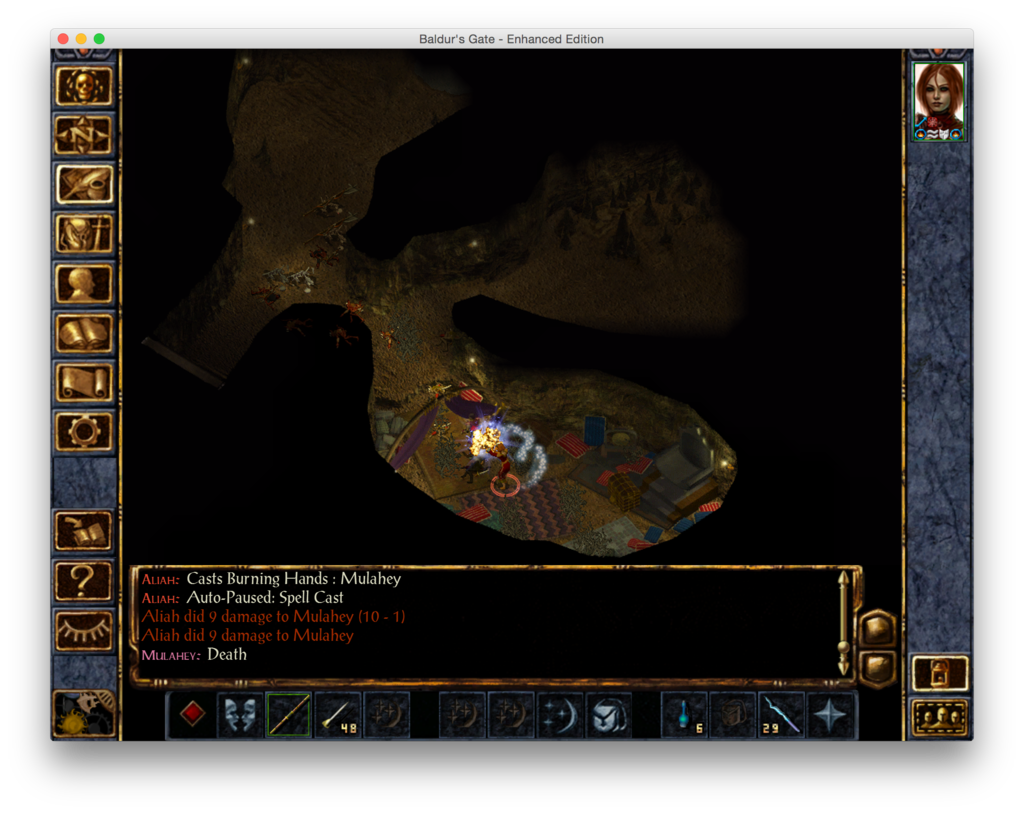
Task: Toggle the question mark help button
Action: pyautogui.click(x=84, y=580)
